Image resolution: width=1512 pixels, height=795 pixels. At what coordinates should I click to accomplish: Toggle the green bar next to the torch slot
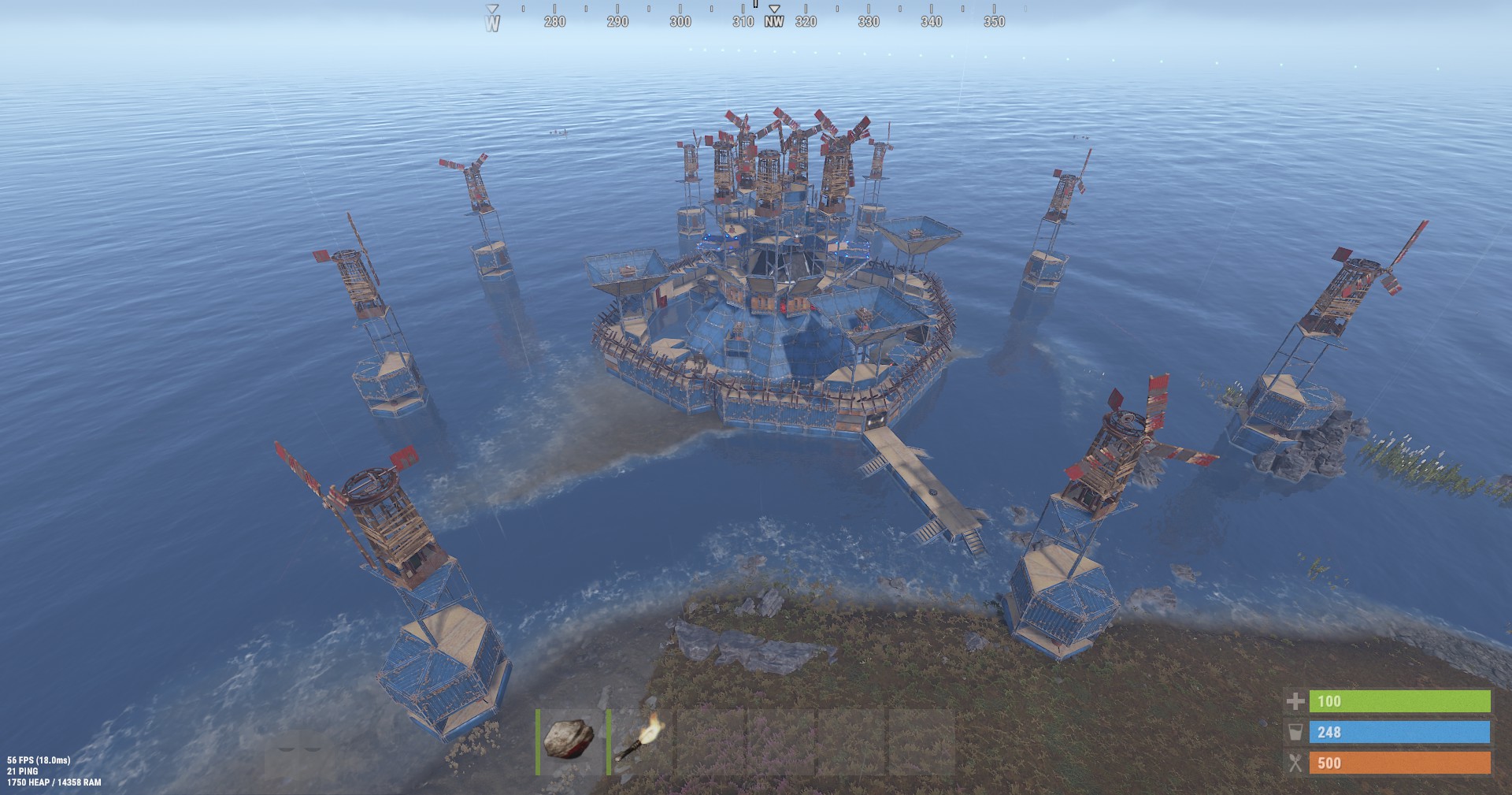(x=607, y=741)
